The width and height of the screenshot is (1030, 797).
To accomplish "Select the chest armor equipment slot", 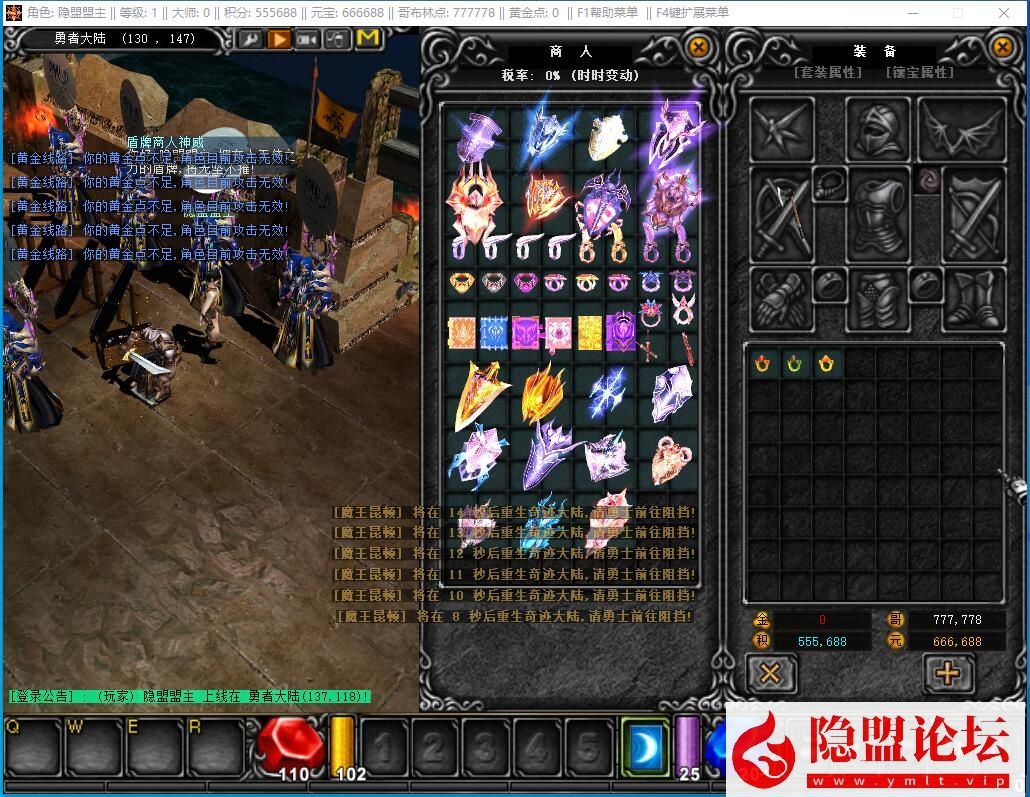I will [877, 214].
